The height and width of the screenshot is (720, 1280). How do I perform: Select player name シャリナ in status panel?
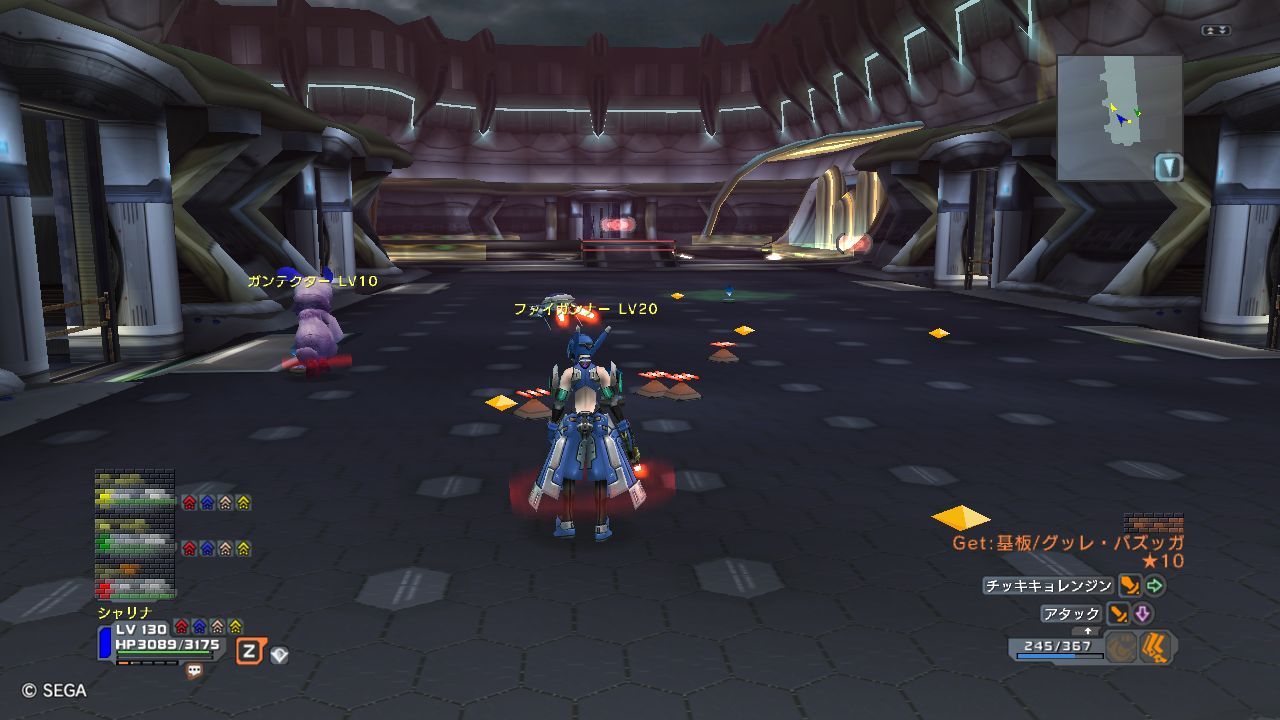[125, 612]
